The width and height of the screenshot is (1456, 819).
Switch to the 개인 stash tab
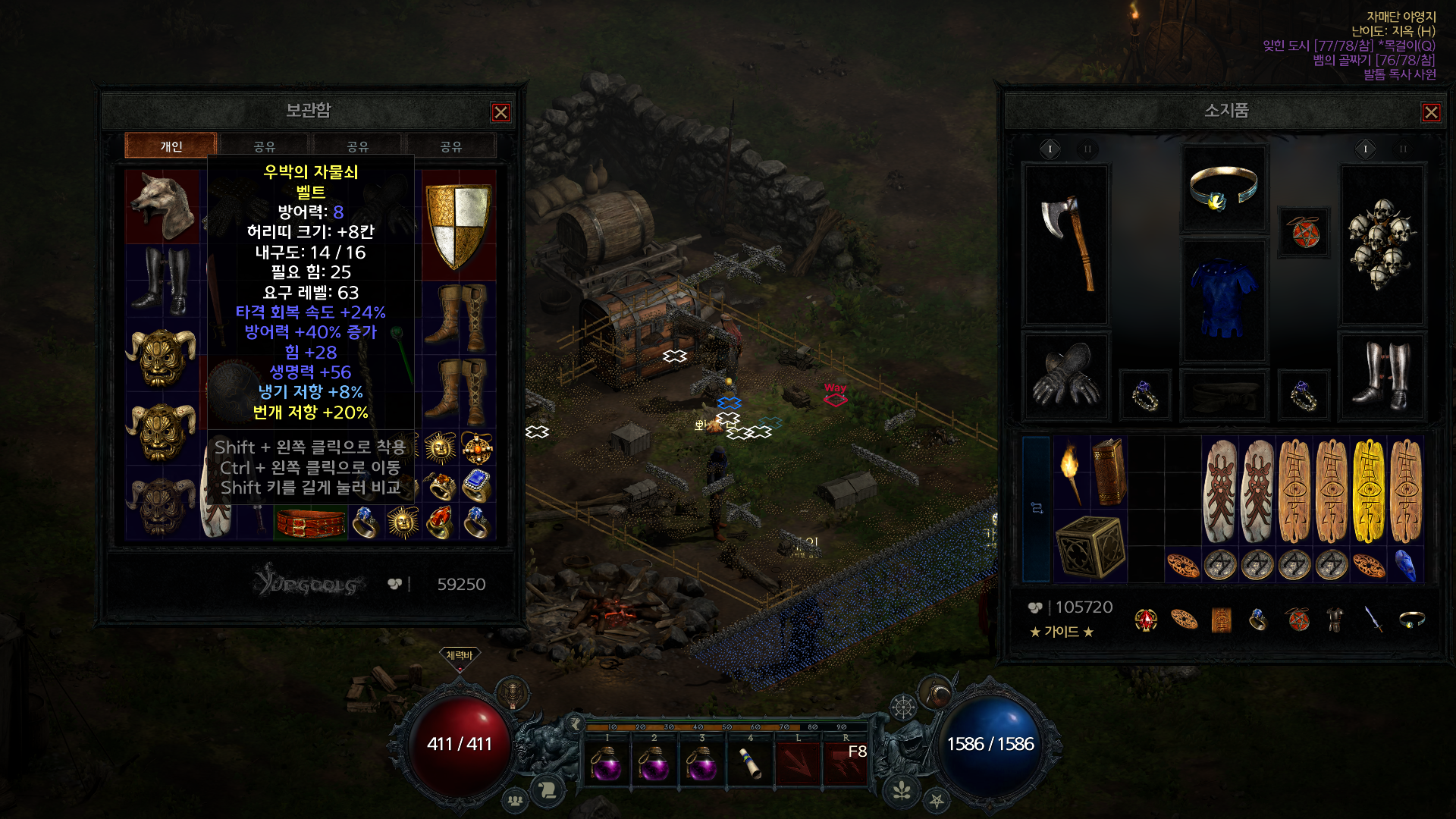(x=171, y=146)
